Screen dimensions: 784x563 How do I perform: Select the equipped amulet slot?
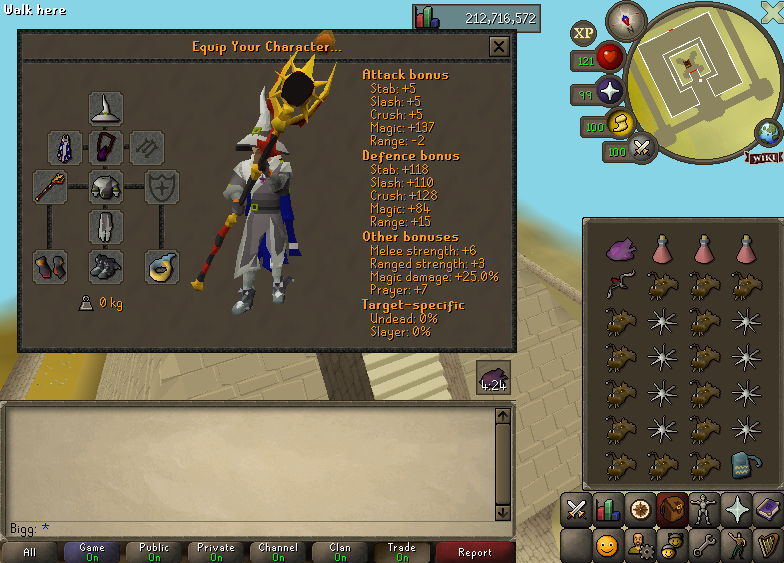(x=105, y=148)
